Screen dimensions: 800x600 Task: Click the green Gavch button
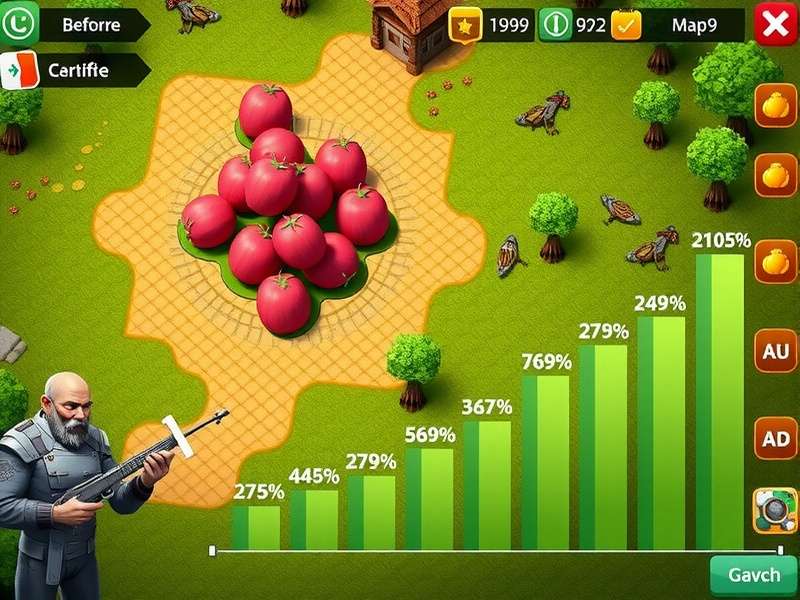tap(754, 577)
